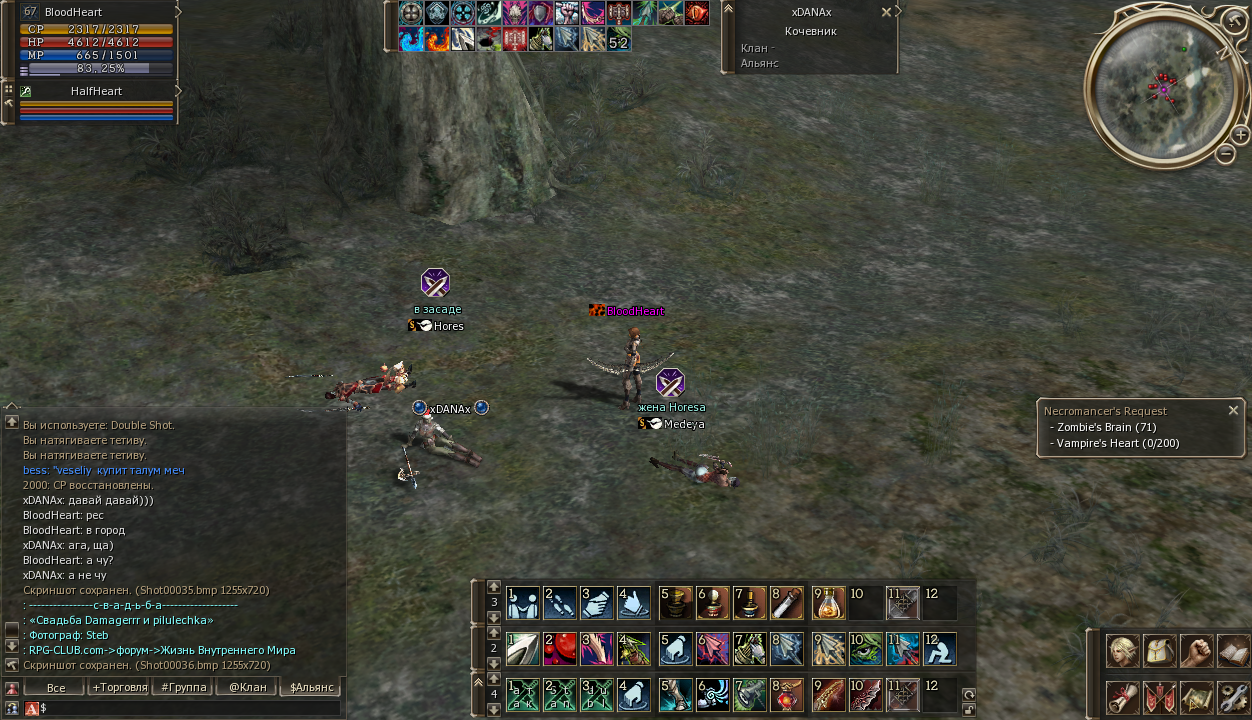Screen dimensions: 1252x720
Task: Open the skills book icon
Action: tap(1234, 651)
